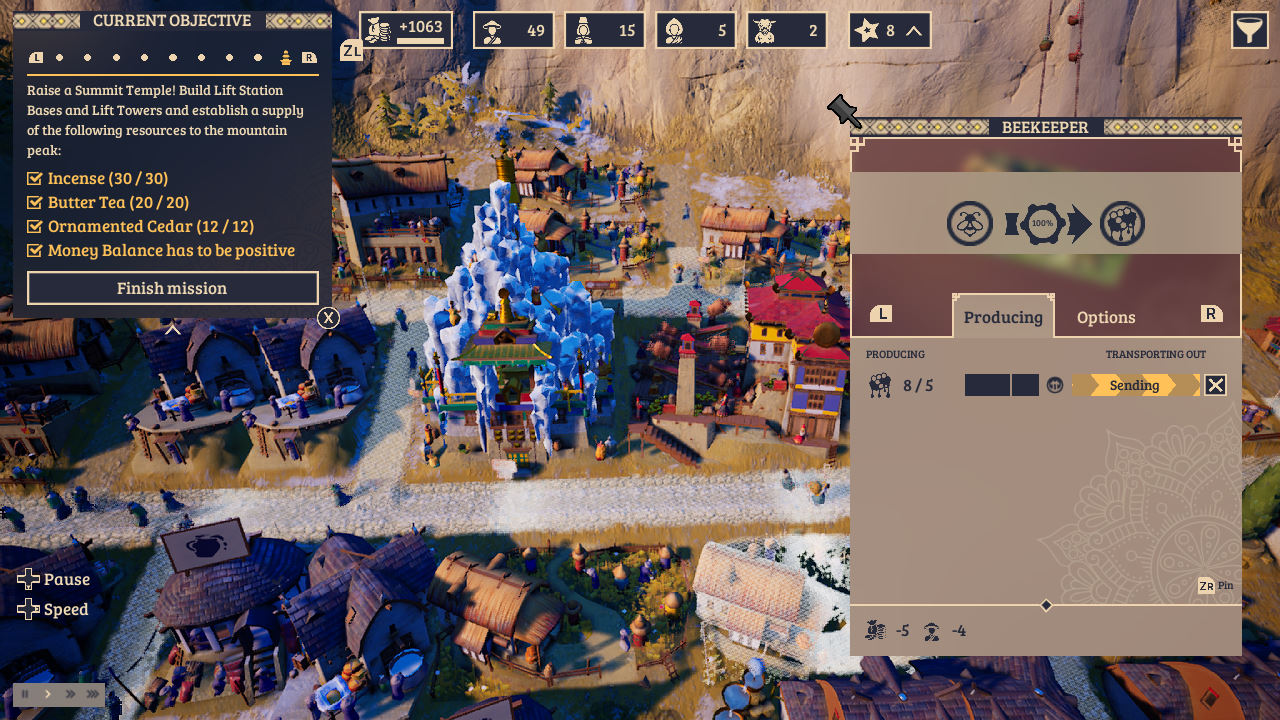The image size is (1280, 720).
Task: Select the fastest game speed arrows
Action: 93,694
